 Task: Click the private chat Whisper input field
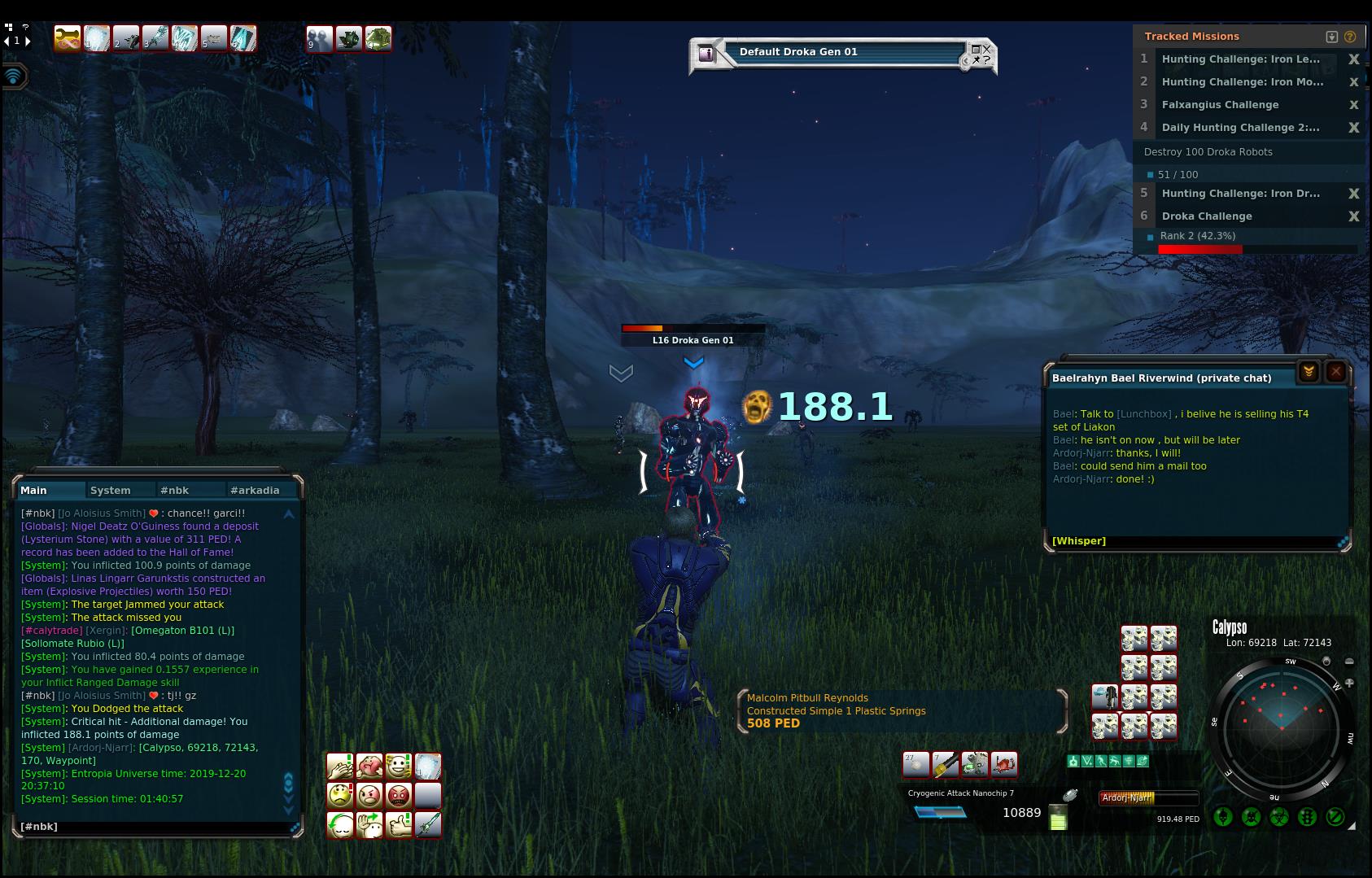pyautogui.click(x=1196, y=541)
